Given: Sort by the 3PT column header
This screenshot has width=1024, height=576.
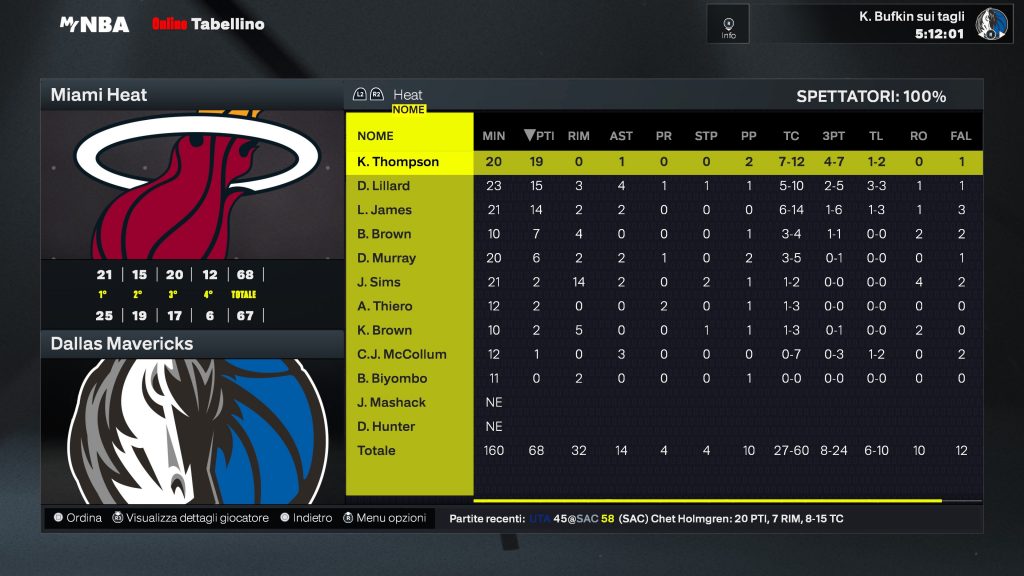Looking at the screenshot, I should click(833, 136).
